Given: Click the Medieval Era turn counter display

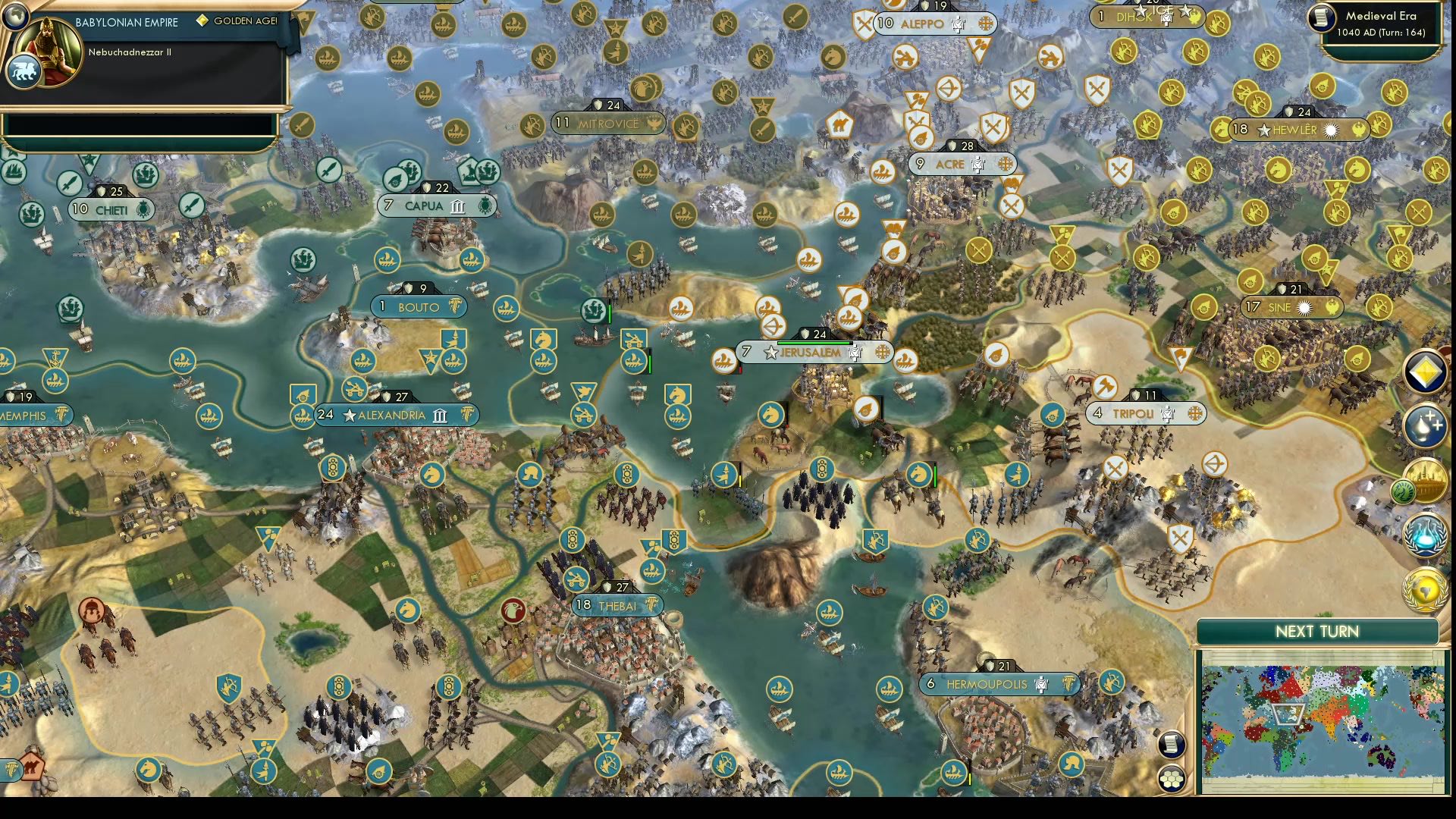Looking at the screenshot, I should (1382, 24).
